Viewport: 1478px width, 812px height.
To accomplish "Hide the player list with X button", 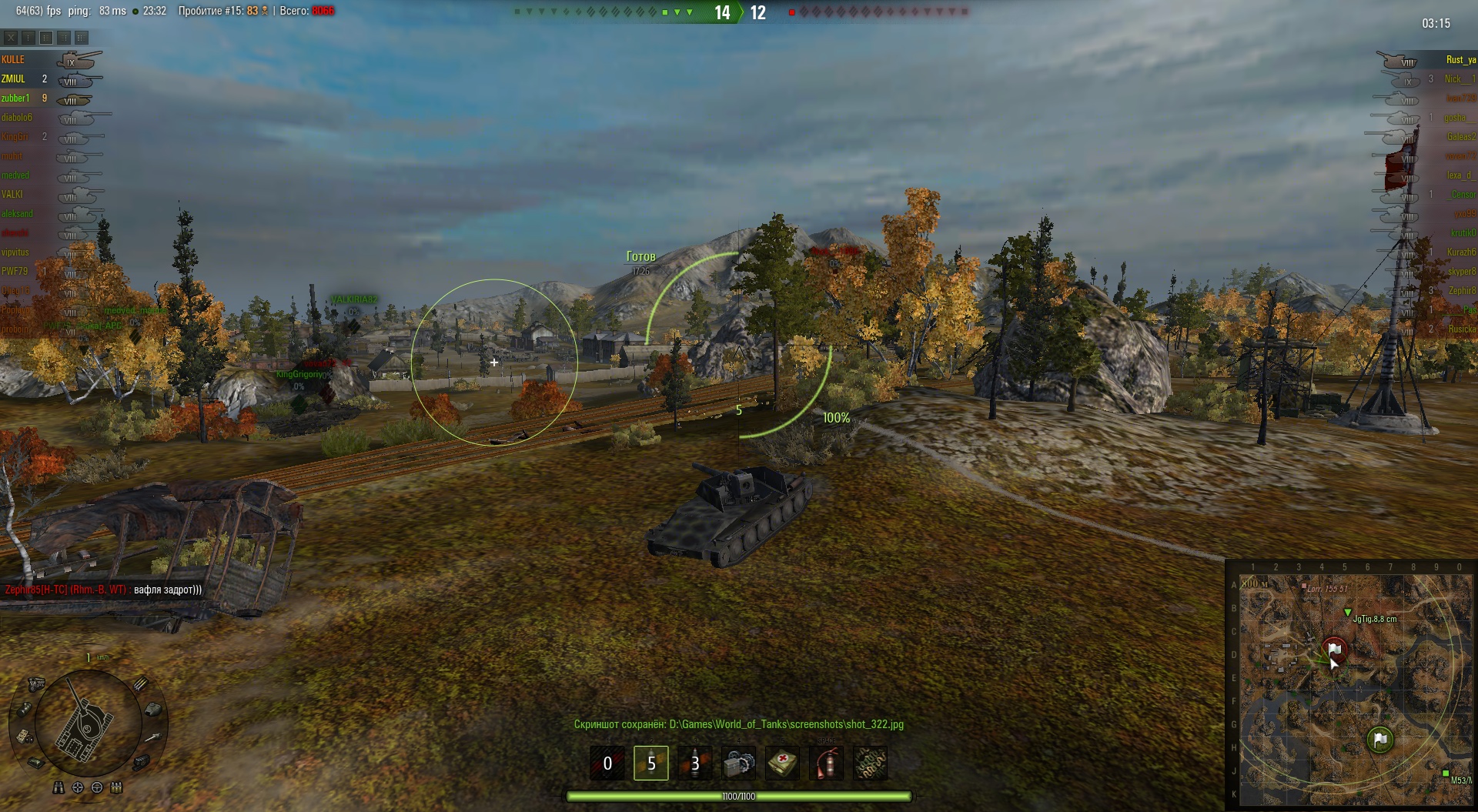I will click(11, 37).
